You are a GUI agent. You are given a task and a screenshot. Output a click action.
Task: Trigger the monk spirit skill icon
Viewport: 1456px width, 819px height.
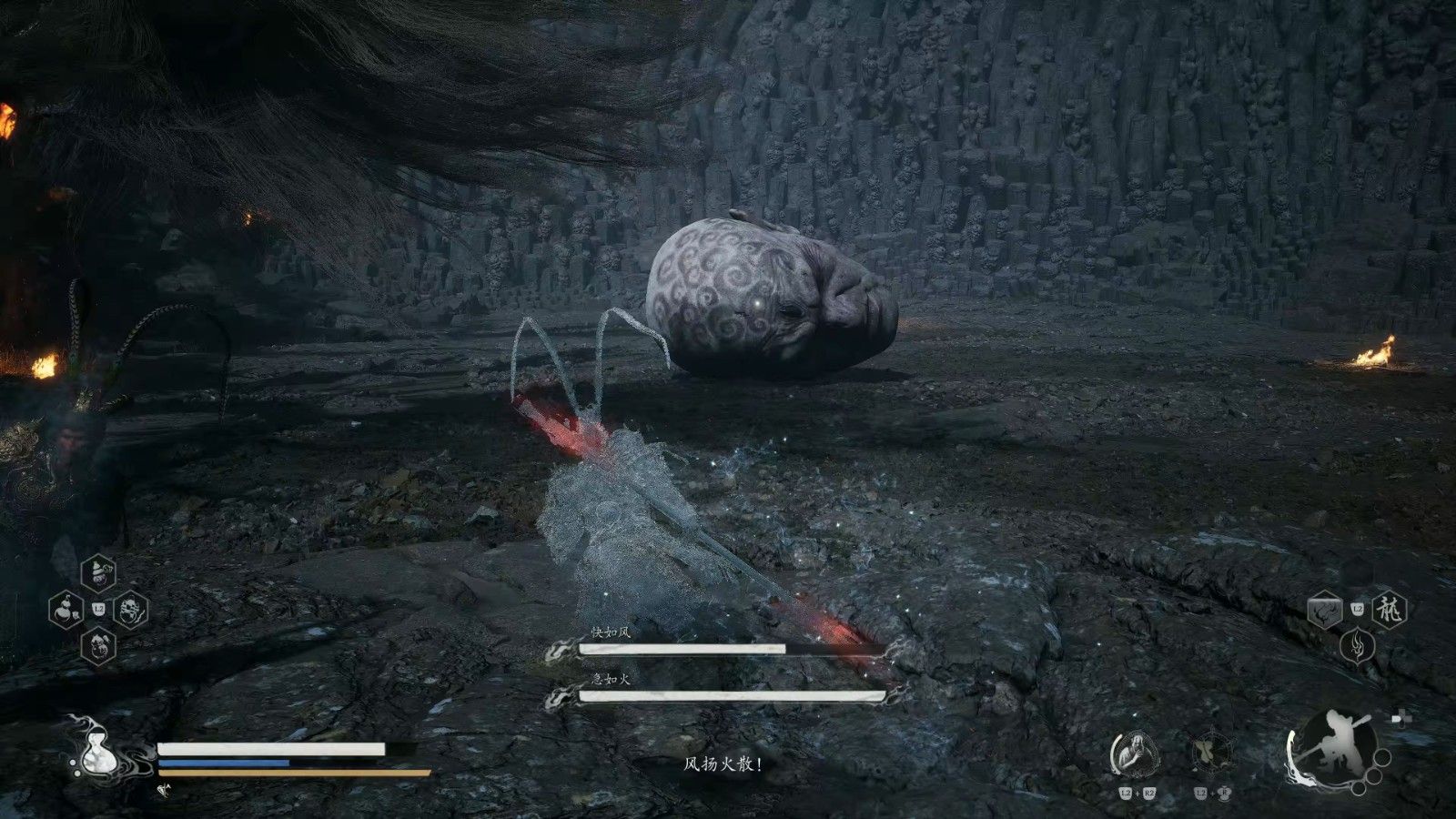tap(1135, 754)
